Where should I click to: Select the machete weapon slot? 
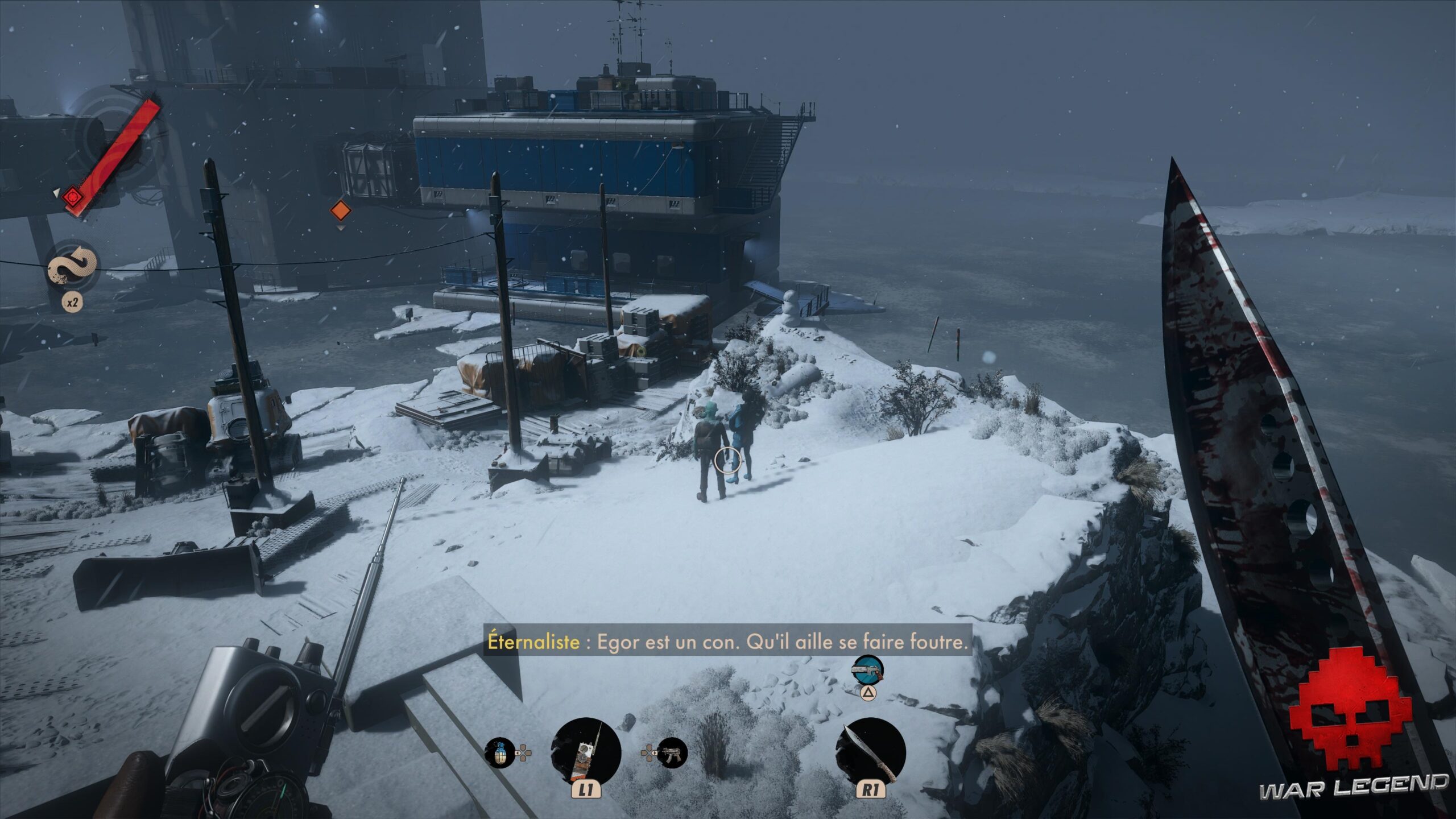(x=870, y=752)
